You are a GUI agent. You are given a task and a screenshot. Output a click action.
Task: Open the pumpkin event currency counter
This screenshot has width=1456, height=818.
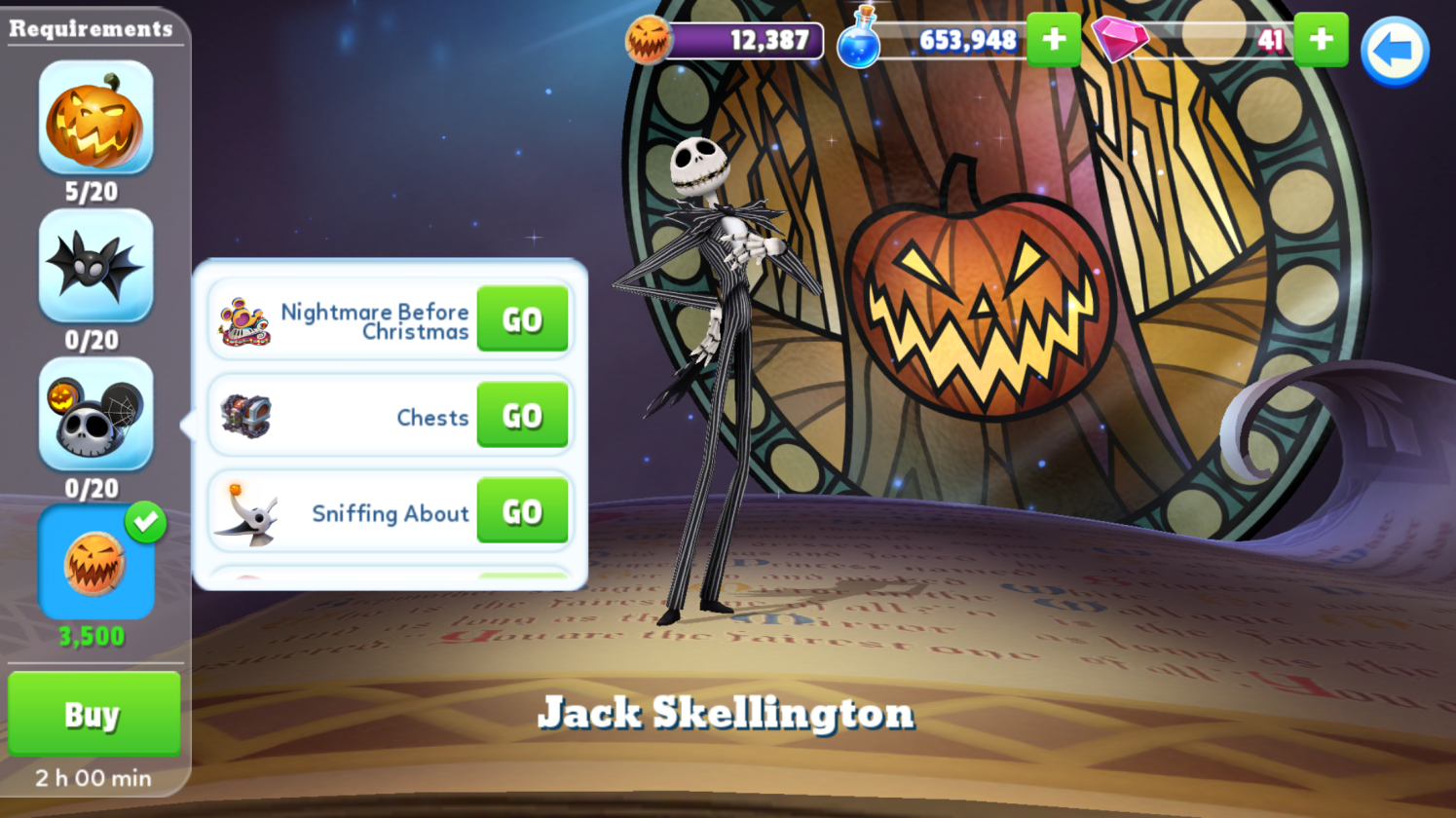[x=726, y=41]
